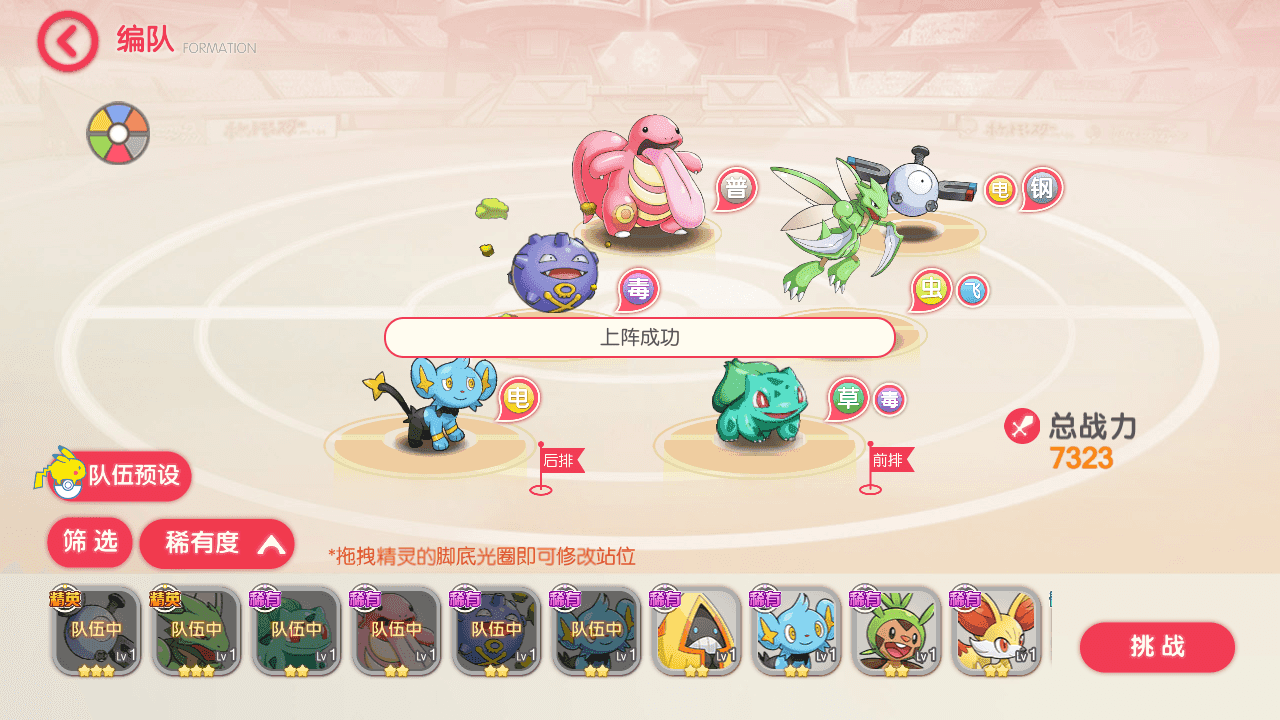1280x720 pixels.
Task: Open the type color wheel icon
Action: [x=118, y=134]
